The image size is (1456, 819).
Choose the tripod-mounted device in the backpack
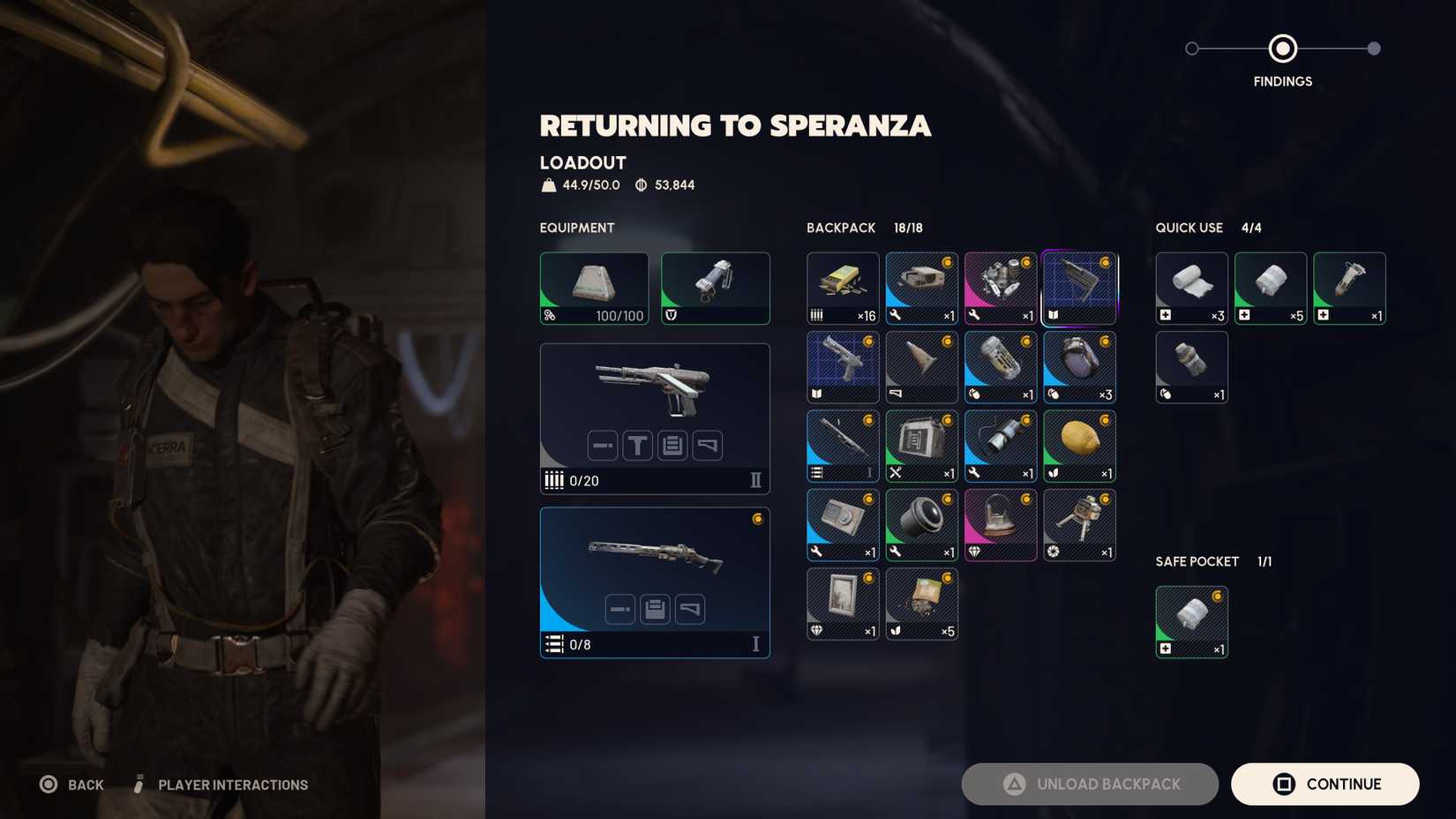click(1079, 524)
